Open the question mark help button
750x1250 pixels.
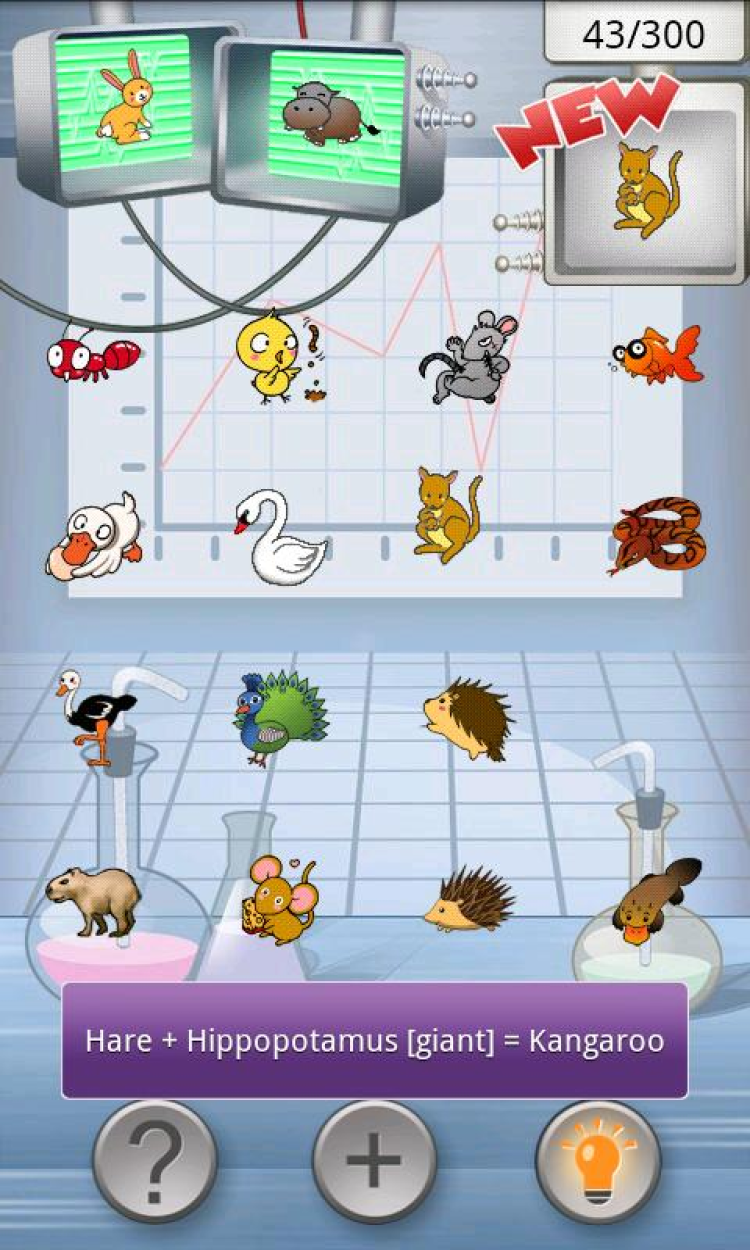point(155,1162)
